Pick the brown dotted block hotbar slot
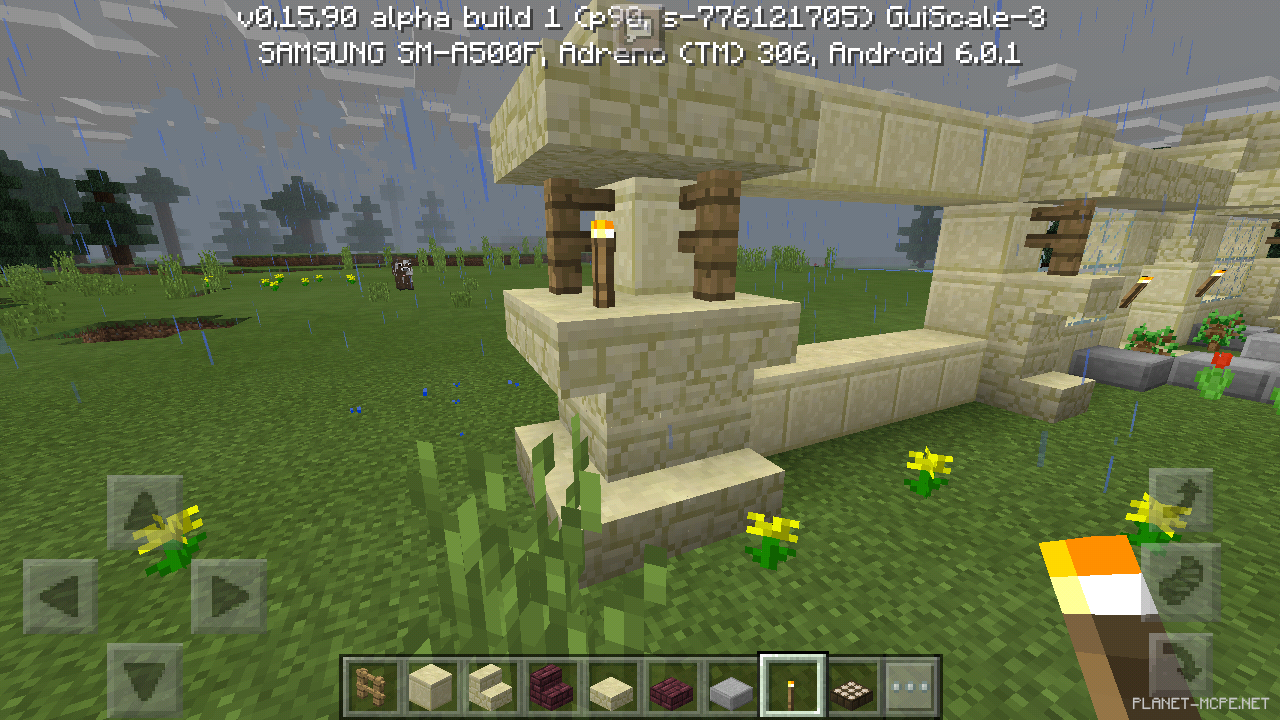The height and width of the screenshot is (720, 1280). coord(851,687)
